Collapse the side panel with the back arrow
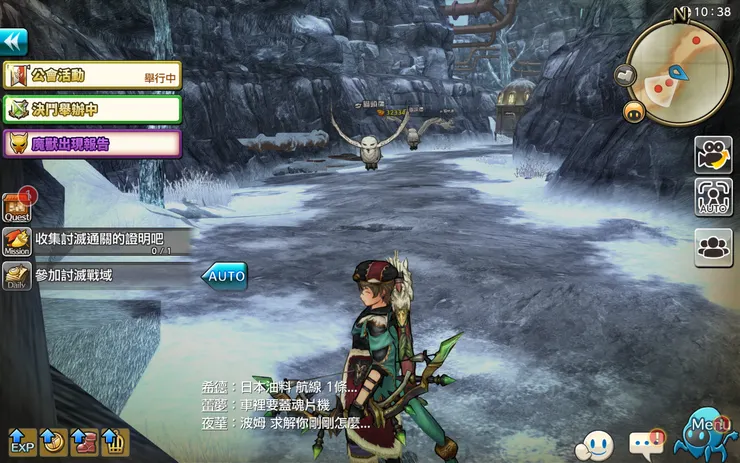The height and width of the screenshot is (463, 740). [x=13, y=41]
